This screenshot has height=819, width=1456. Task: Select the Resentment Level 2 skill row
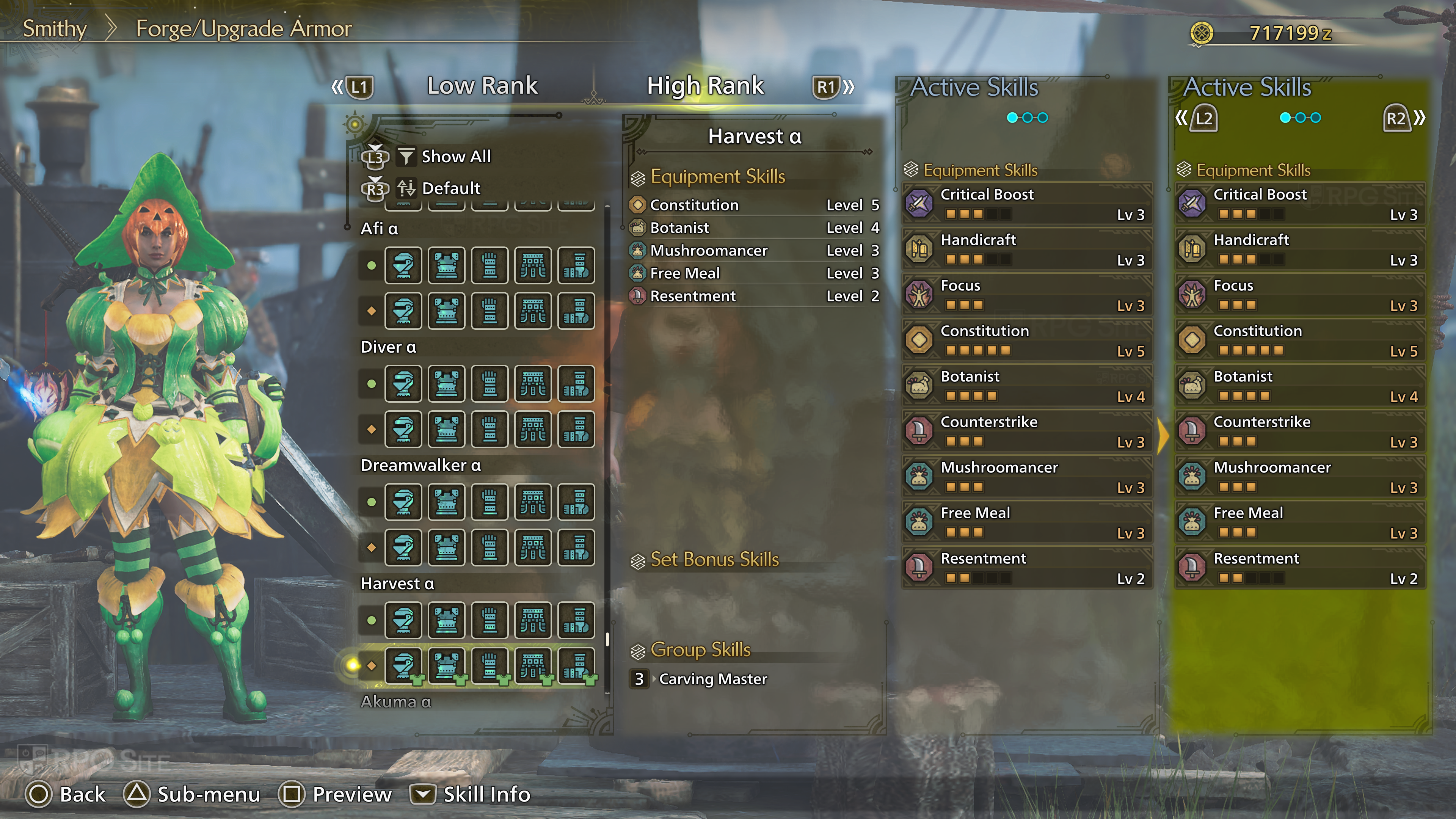tap(754, 296)
